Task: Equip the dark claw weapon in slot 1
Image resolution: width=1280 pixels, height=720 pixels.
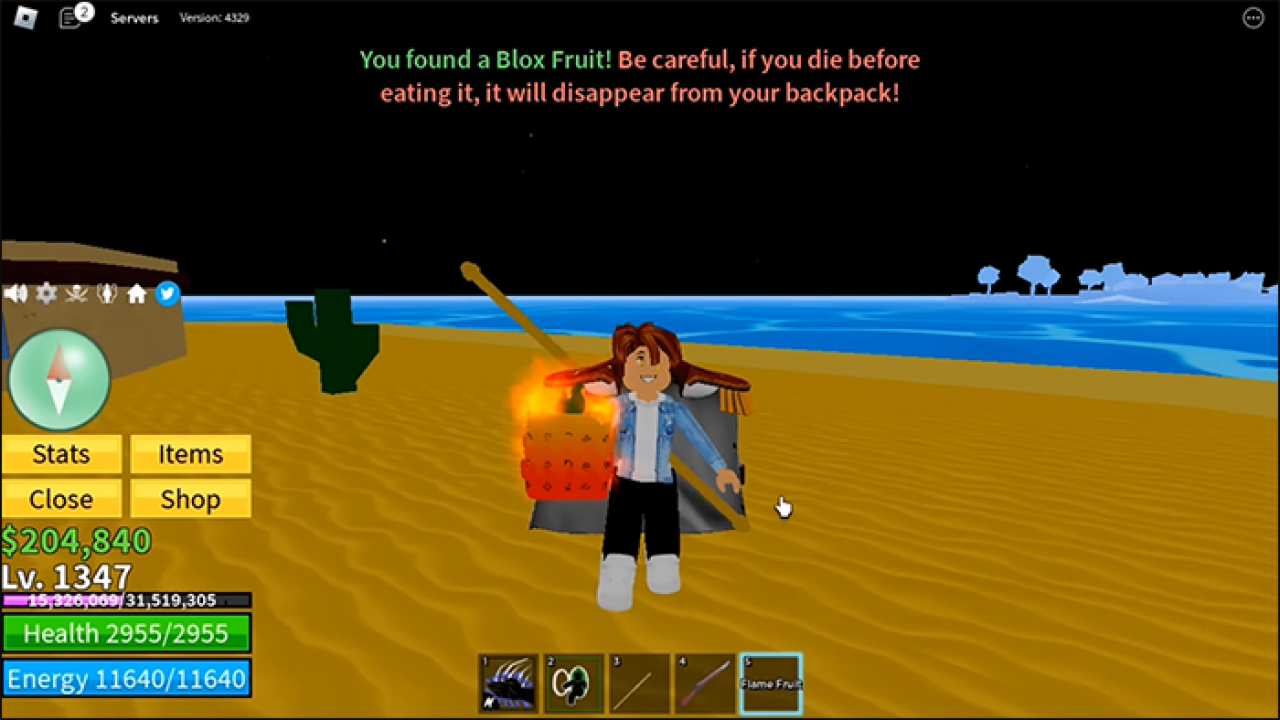Action: pos(507,683)
